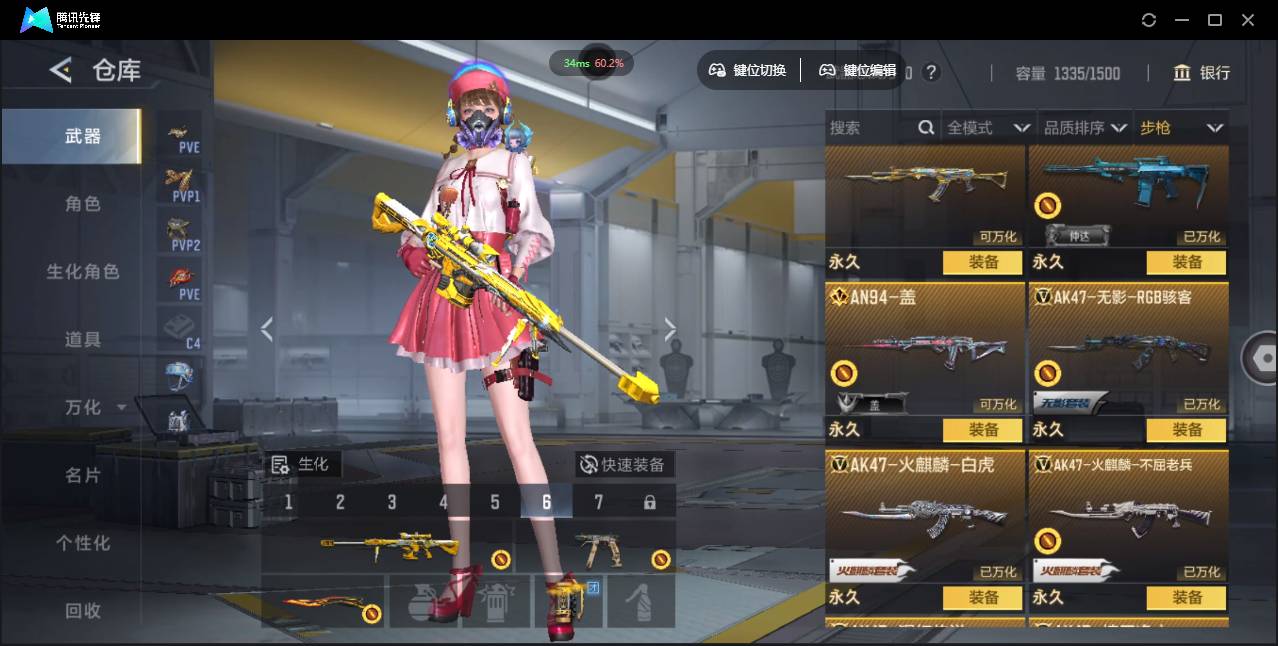The image size is (1278, 646).
Task: Open the 全模式 mode filter dropdown
Action: point(988,128)
